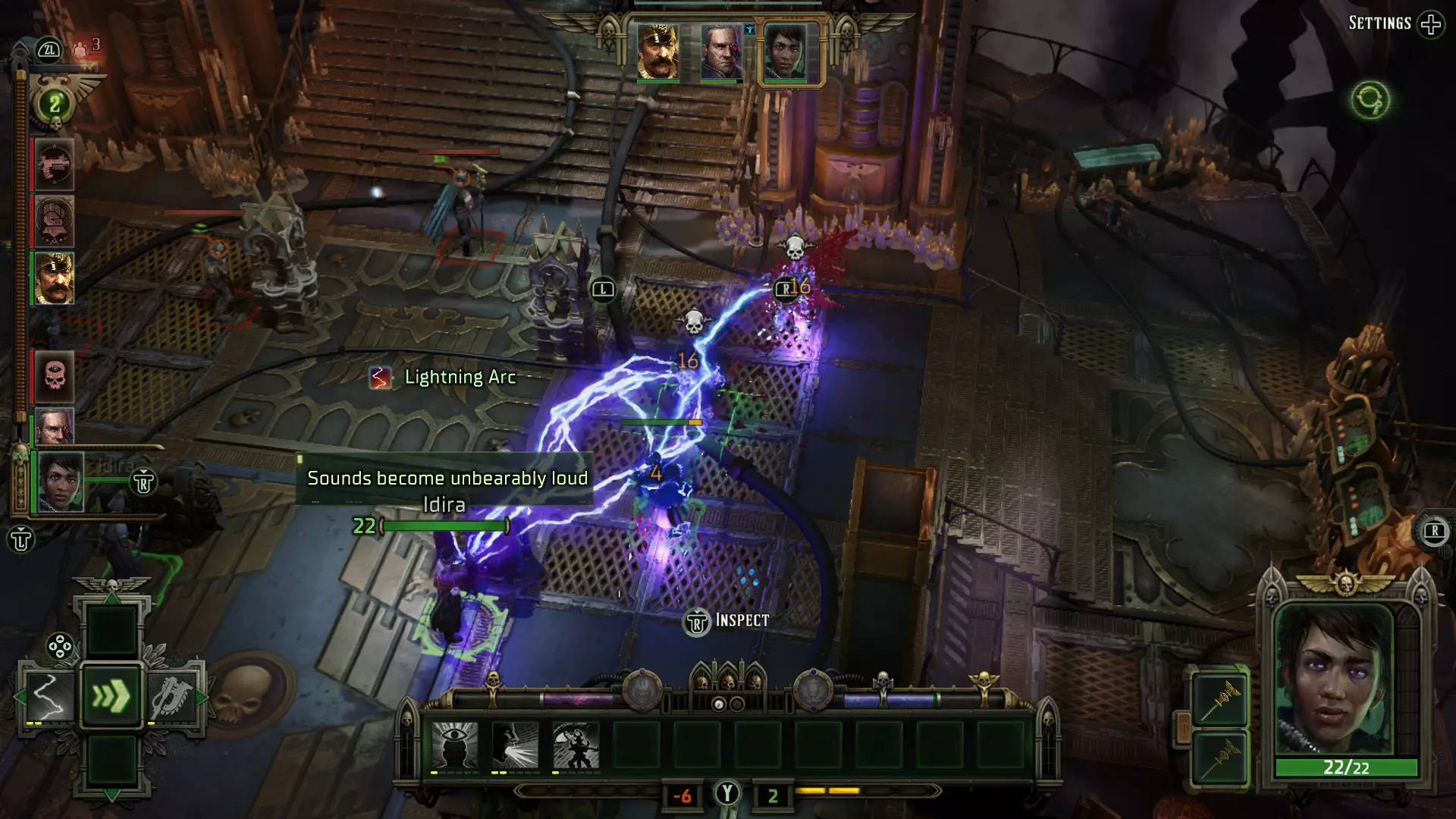Activate the lightning bolt ability in cross menu
The height and width of the screenshot is (819, 1456).
pyautogui.click(x=48, y=695)
